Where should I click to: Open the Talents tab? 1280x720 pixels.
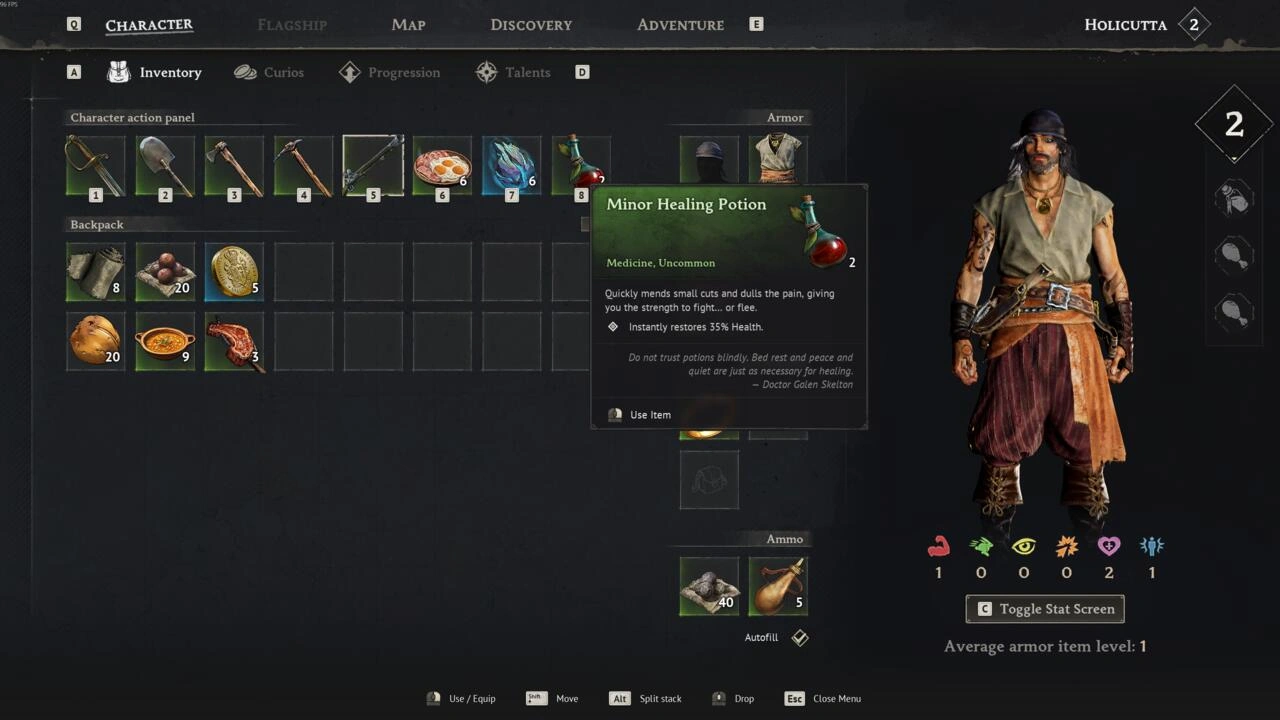point(513,72)
